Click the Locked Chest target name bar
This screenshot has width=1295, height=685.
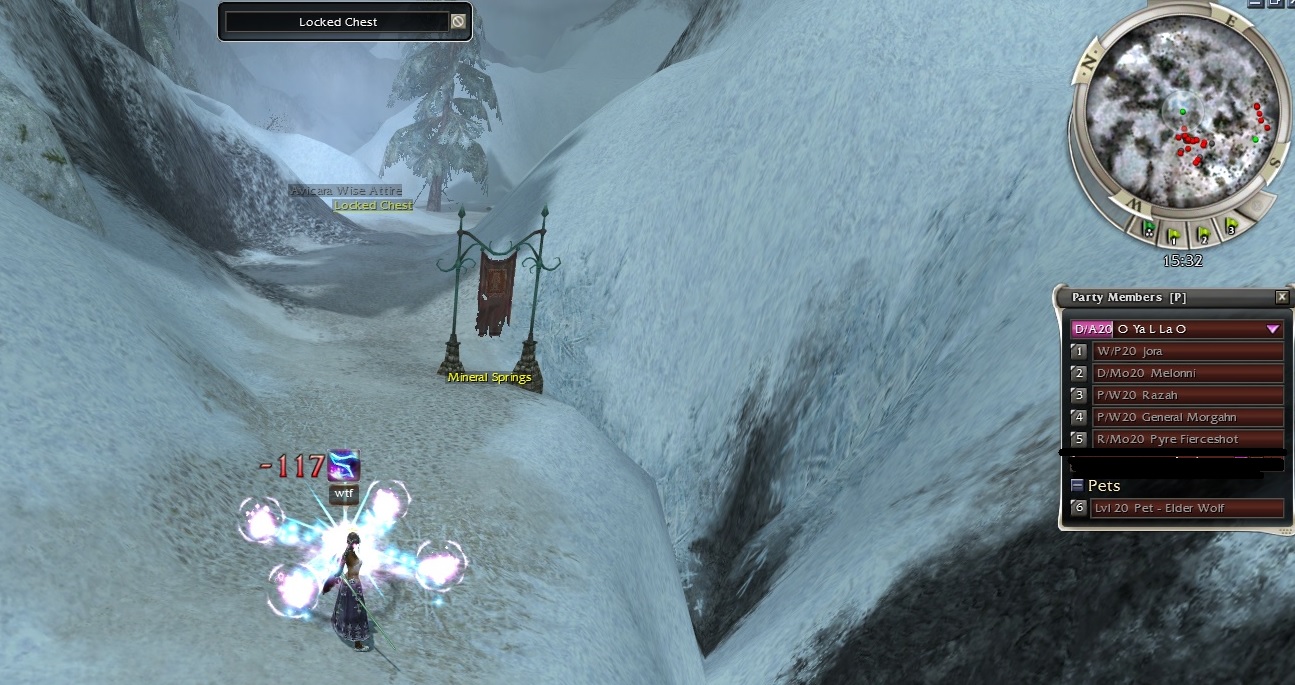(x=337, y=22)
